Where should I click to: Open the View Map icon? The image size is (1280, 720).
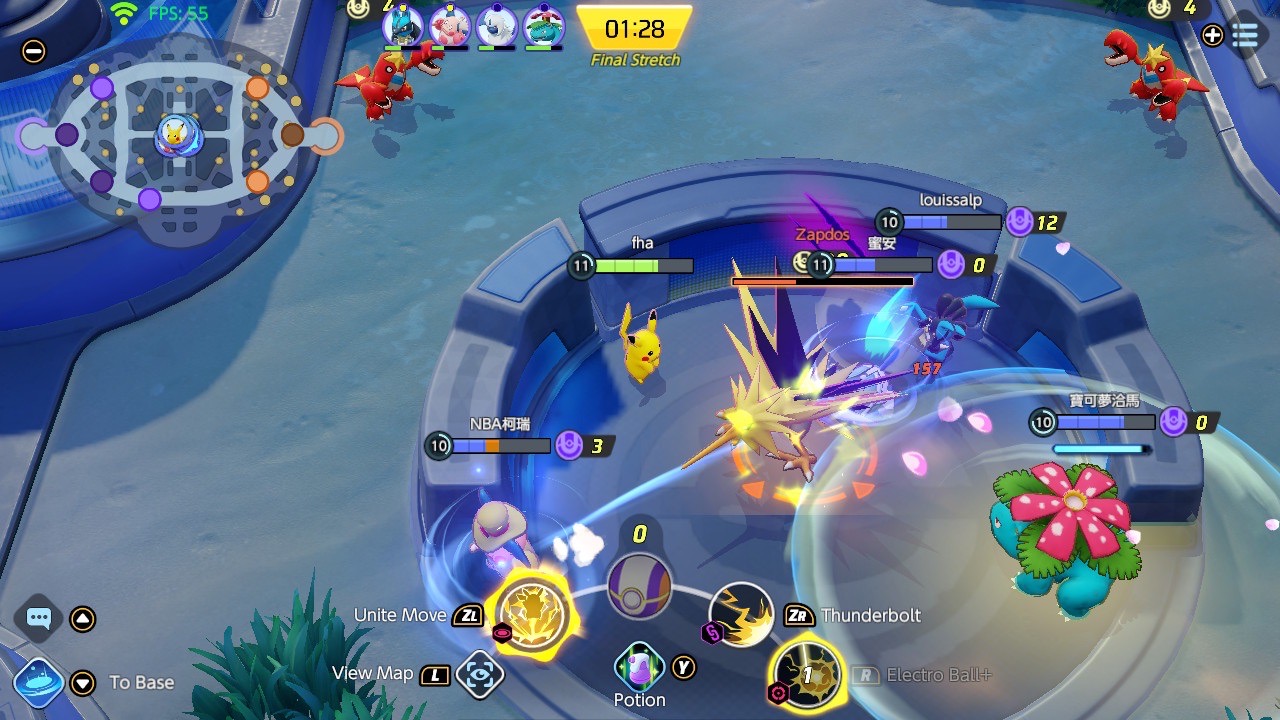480,675
